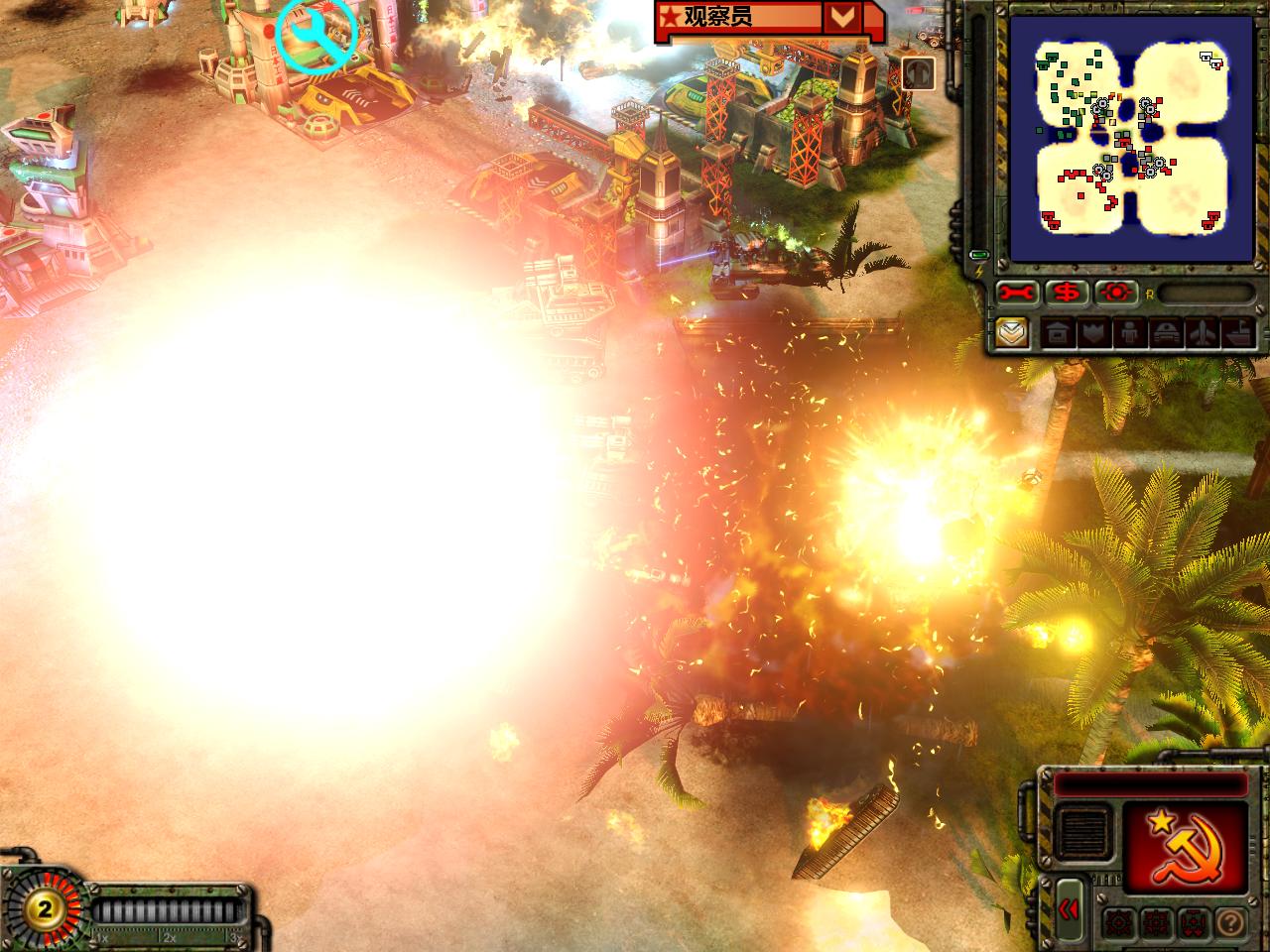Screen dimensions: 1270x952
Task: Click the pause icon near the minimap
Action: click(x=919, y=72)
